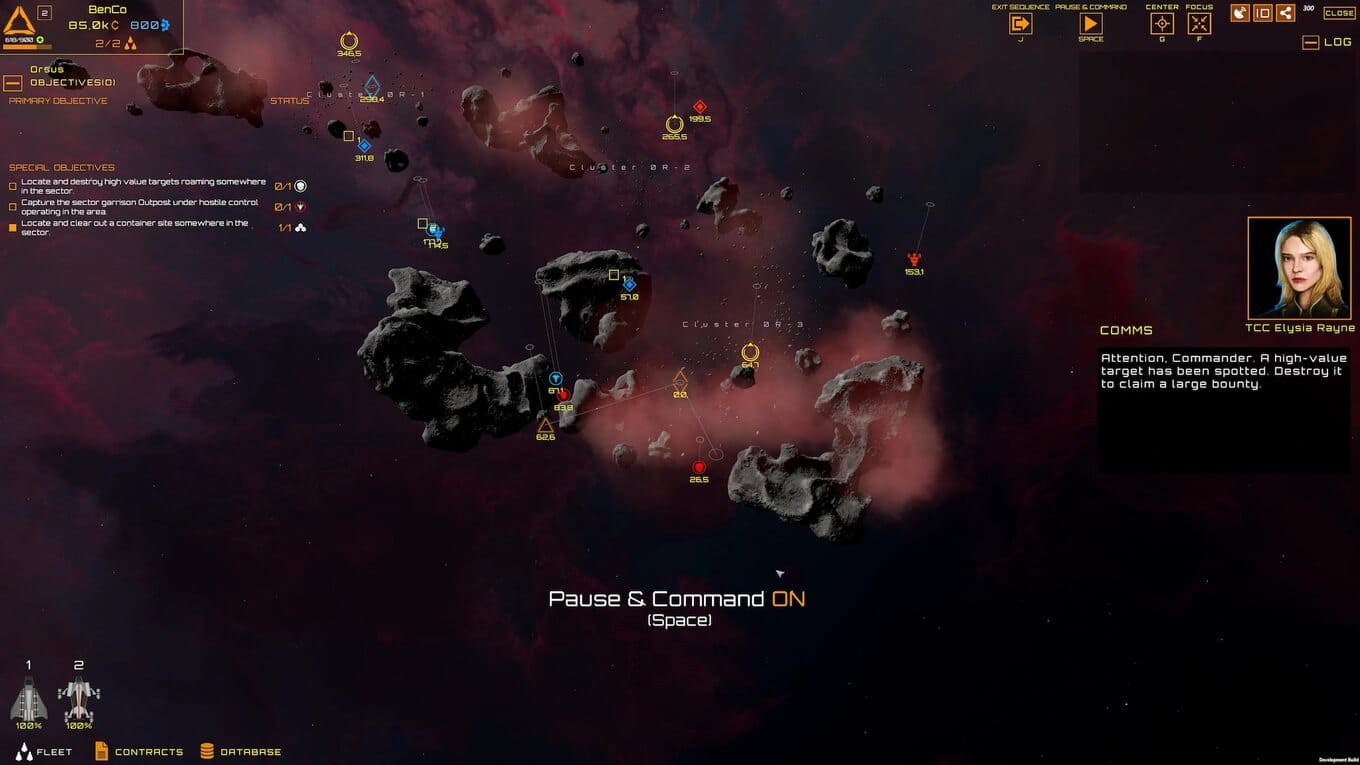
Task: Click the Focus arrows button
Action: [x=1199, y=24]
